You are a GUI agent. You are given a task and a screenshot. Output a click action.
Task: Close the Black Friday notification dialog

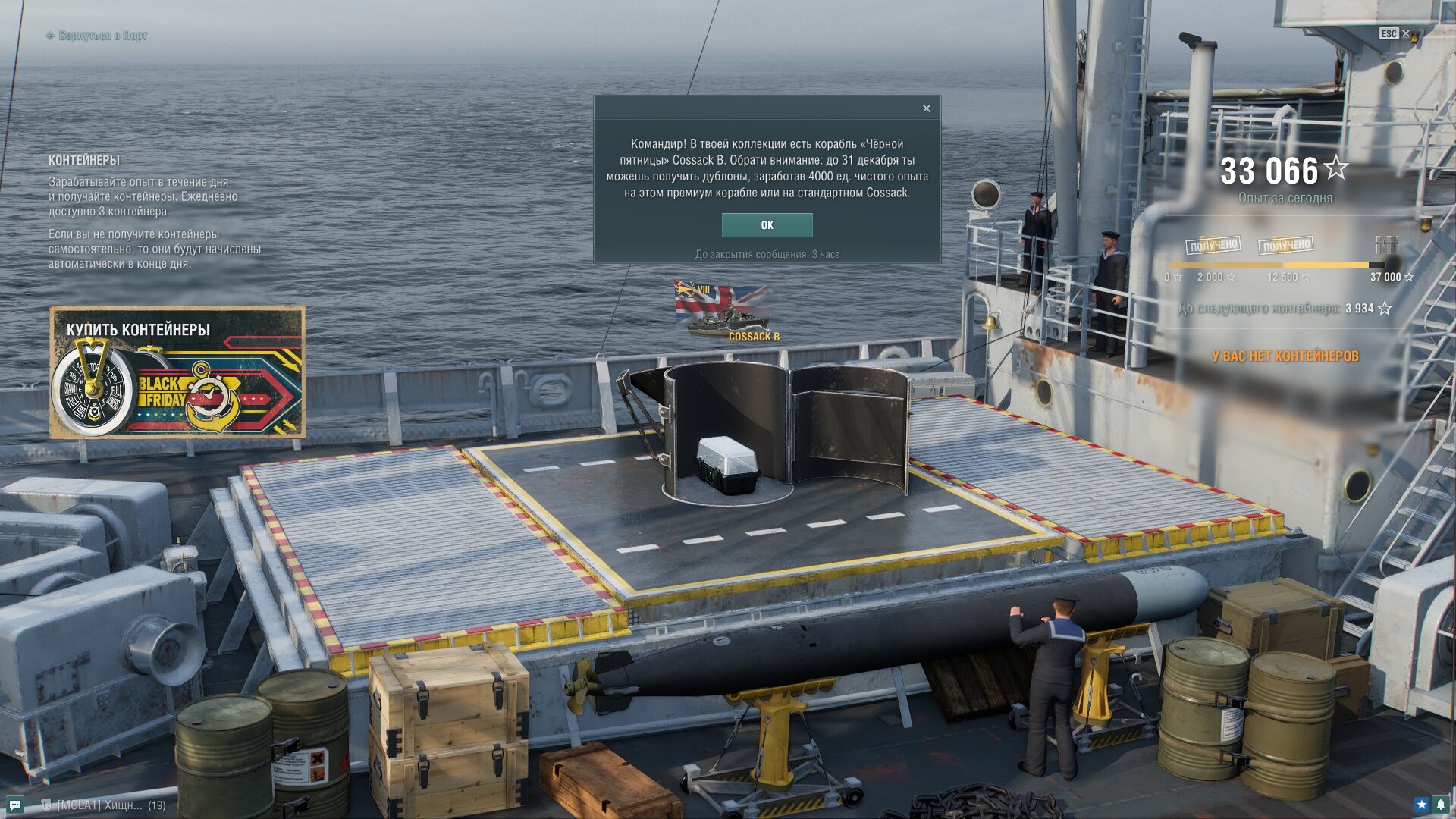(x=926, y=109)
